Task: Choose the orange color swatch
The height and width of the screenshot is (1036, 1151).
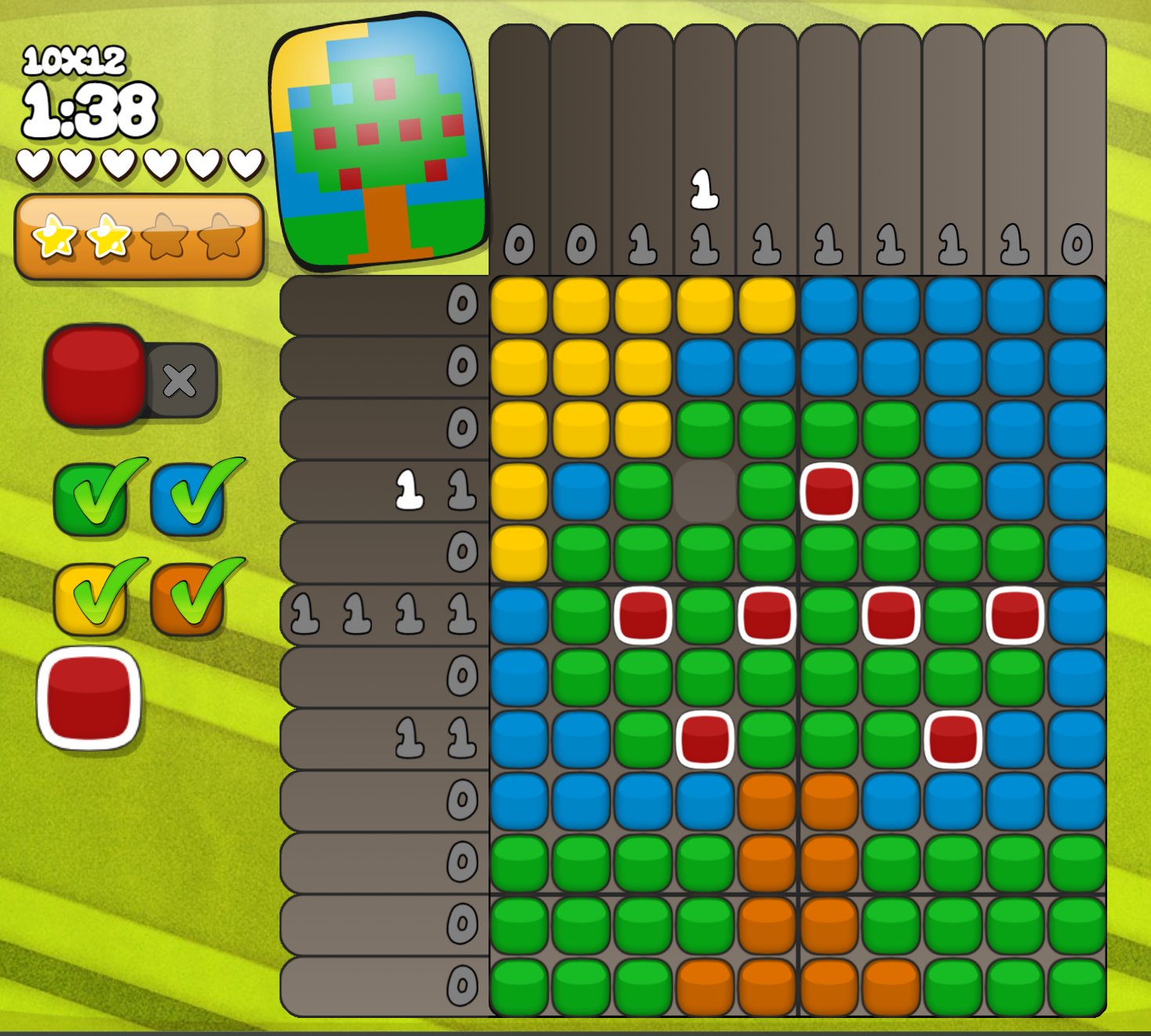Action: [x=188, y=599]
